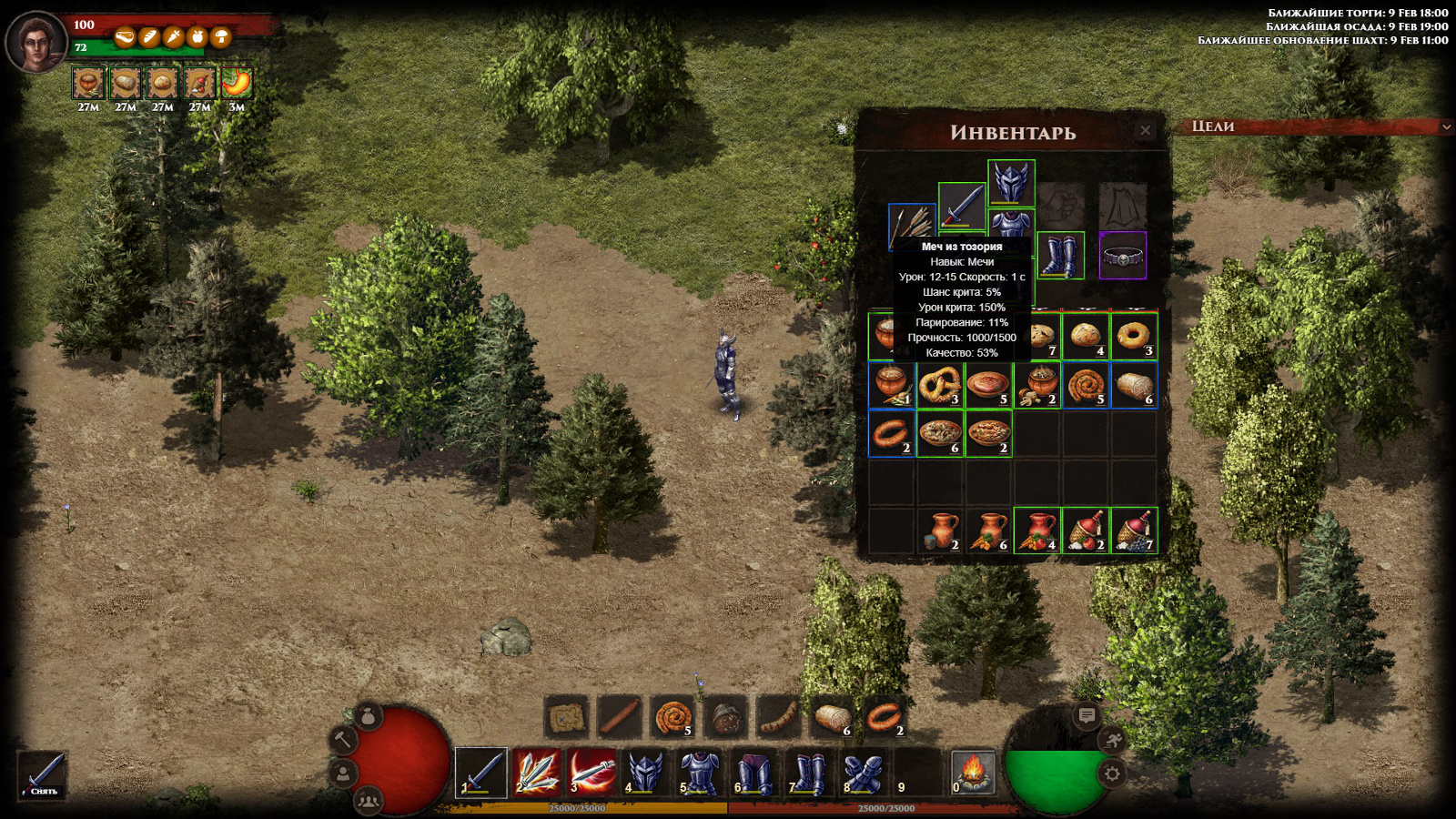Screen dimensions: 1456x819
Task: Use the campfire skill in the hotbar
Action: [972, 773]
